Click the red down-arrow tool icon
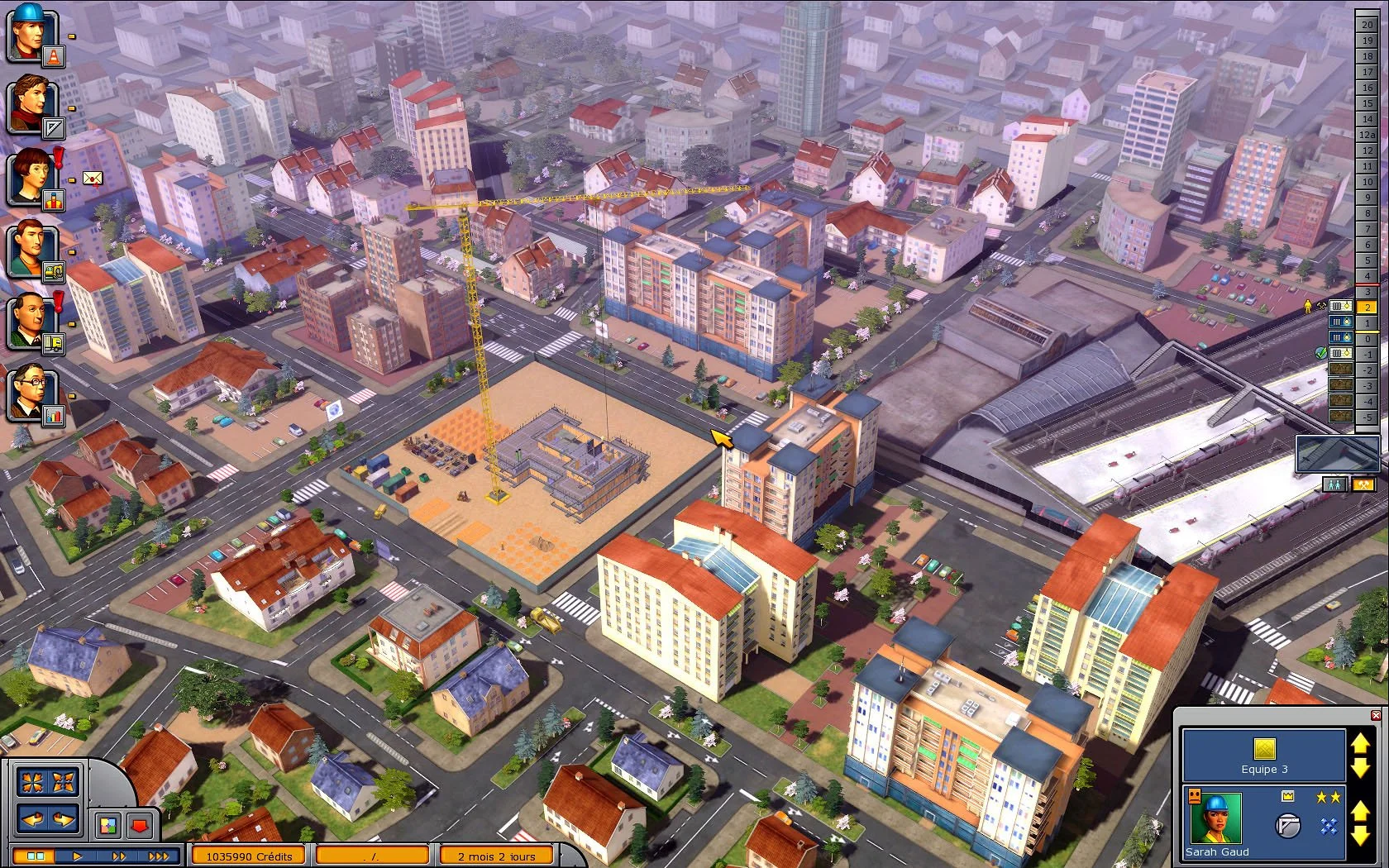 coord(139,825)
